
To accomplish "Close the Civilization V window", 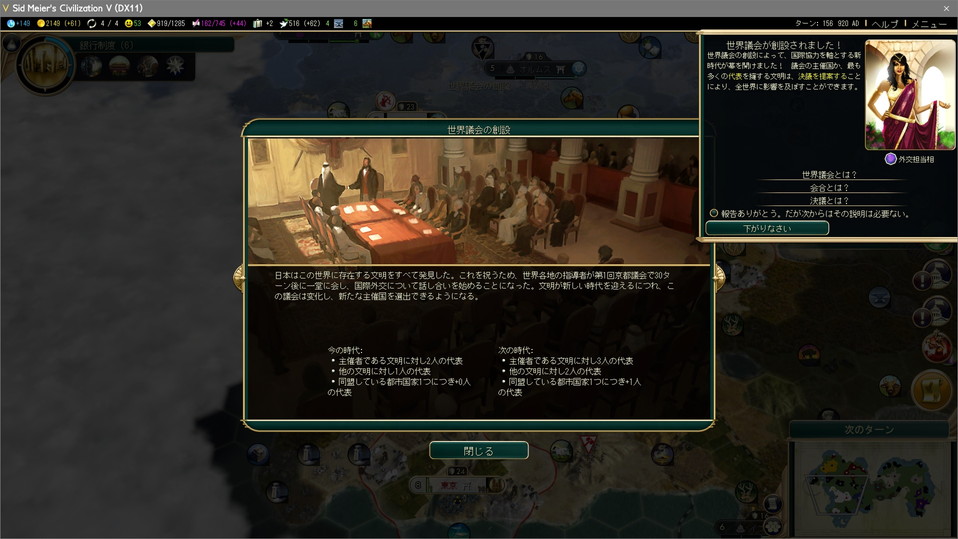I will (x=946, y=7).
